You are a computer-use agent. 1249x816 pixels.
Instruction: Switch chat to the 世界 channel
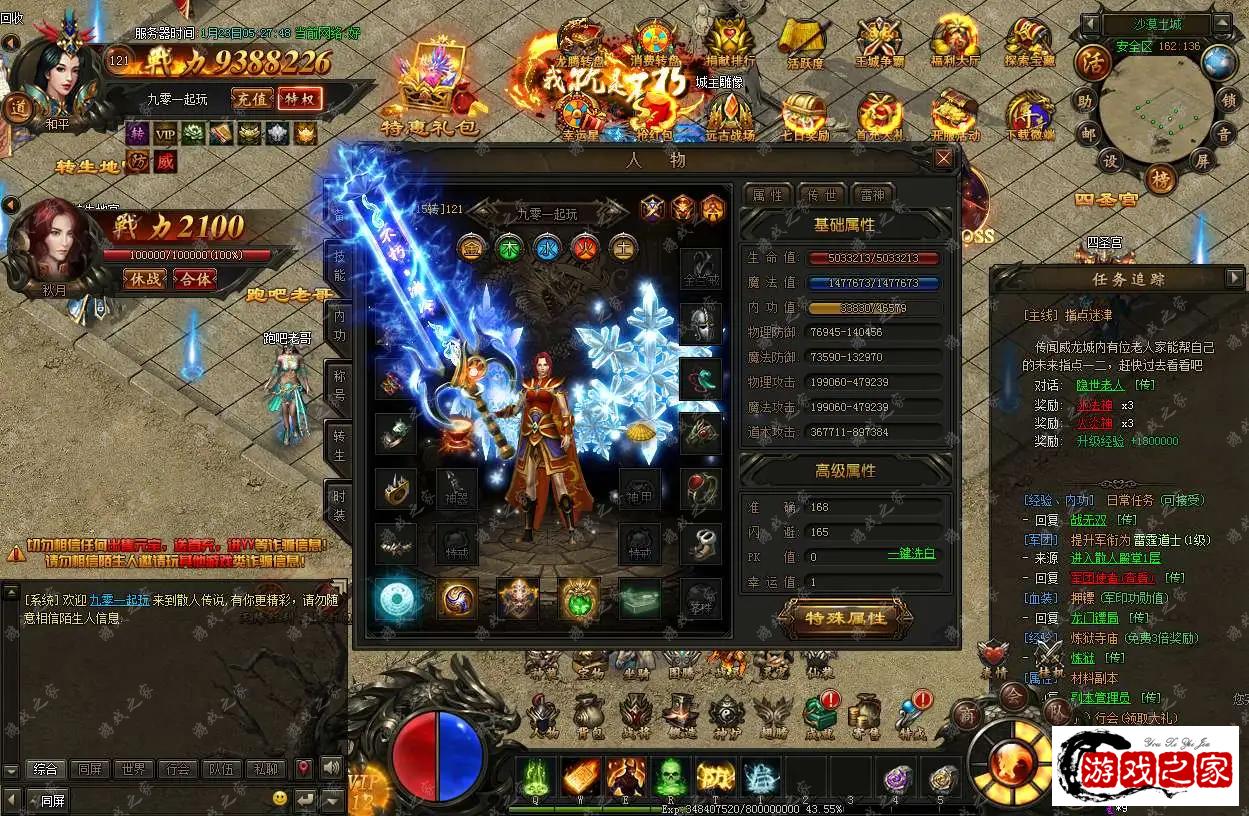[x=132, y=769]
